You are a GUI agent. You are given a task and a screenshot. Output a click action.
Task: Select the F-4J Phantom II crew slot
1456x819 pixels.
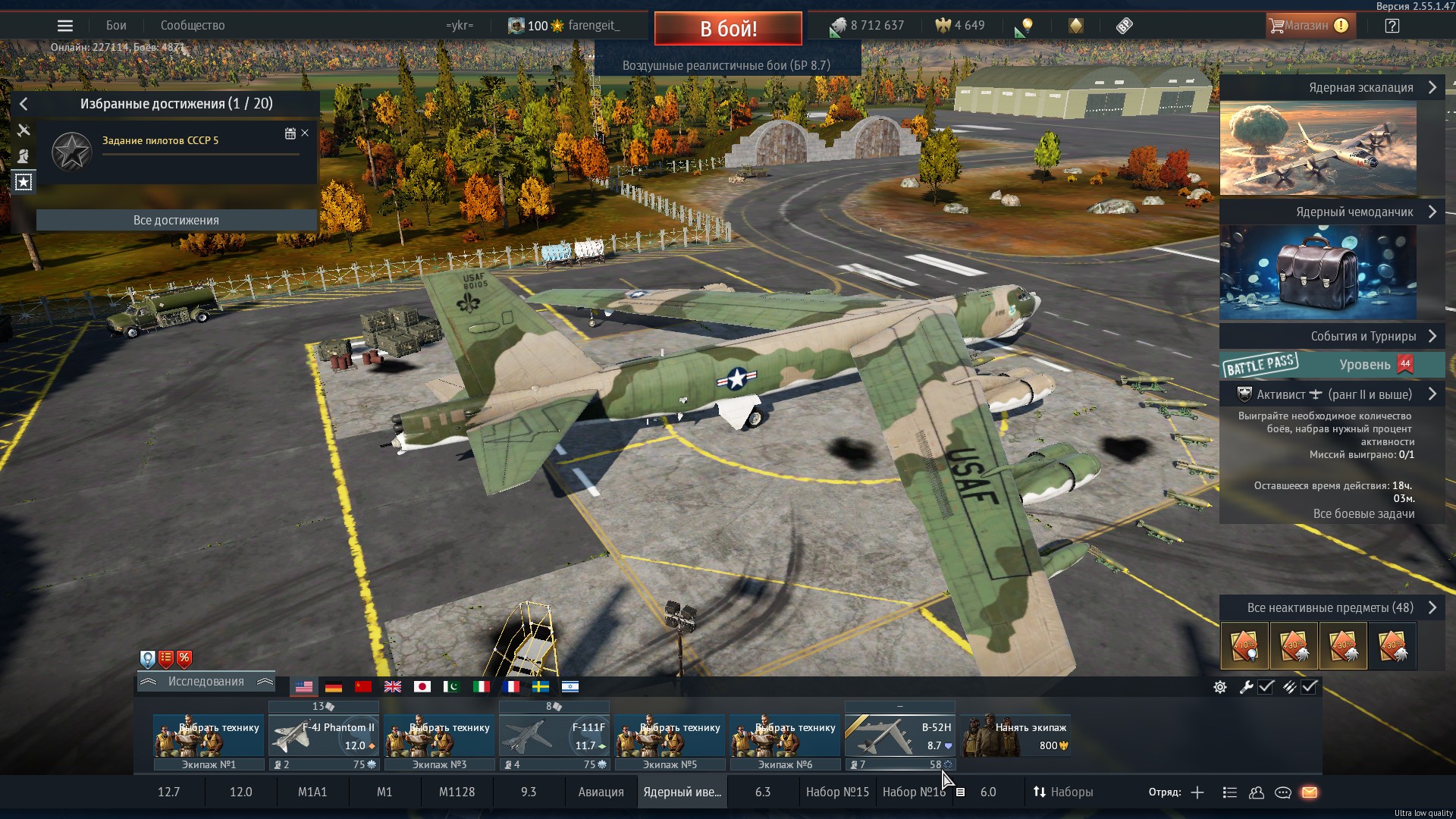[x=324, y=736]
